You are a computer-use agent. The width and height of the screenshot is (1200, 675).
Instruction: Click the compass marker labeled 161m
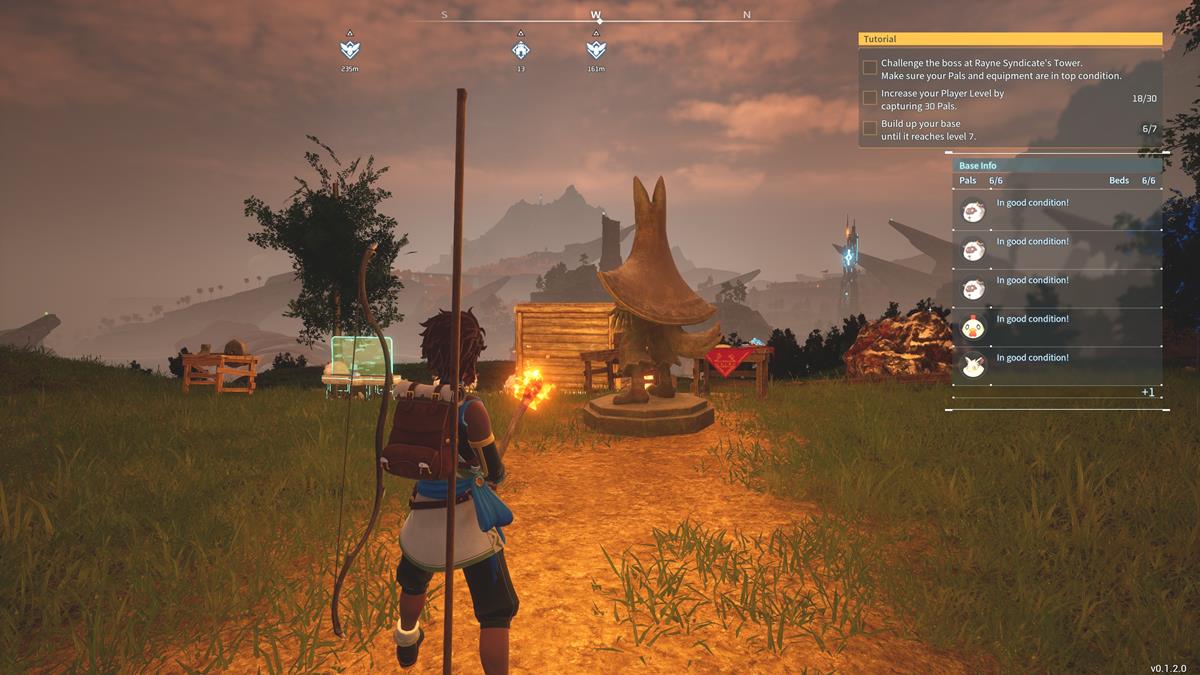point(596,48)
